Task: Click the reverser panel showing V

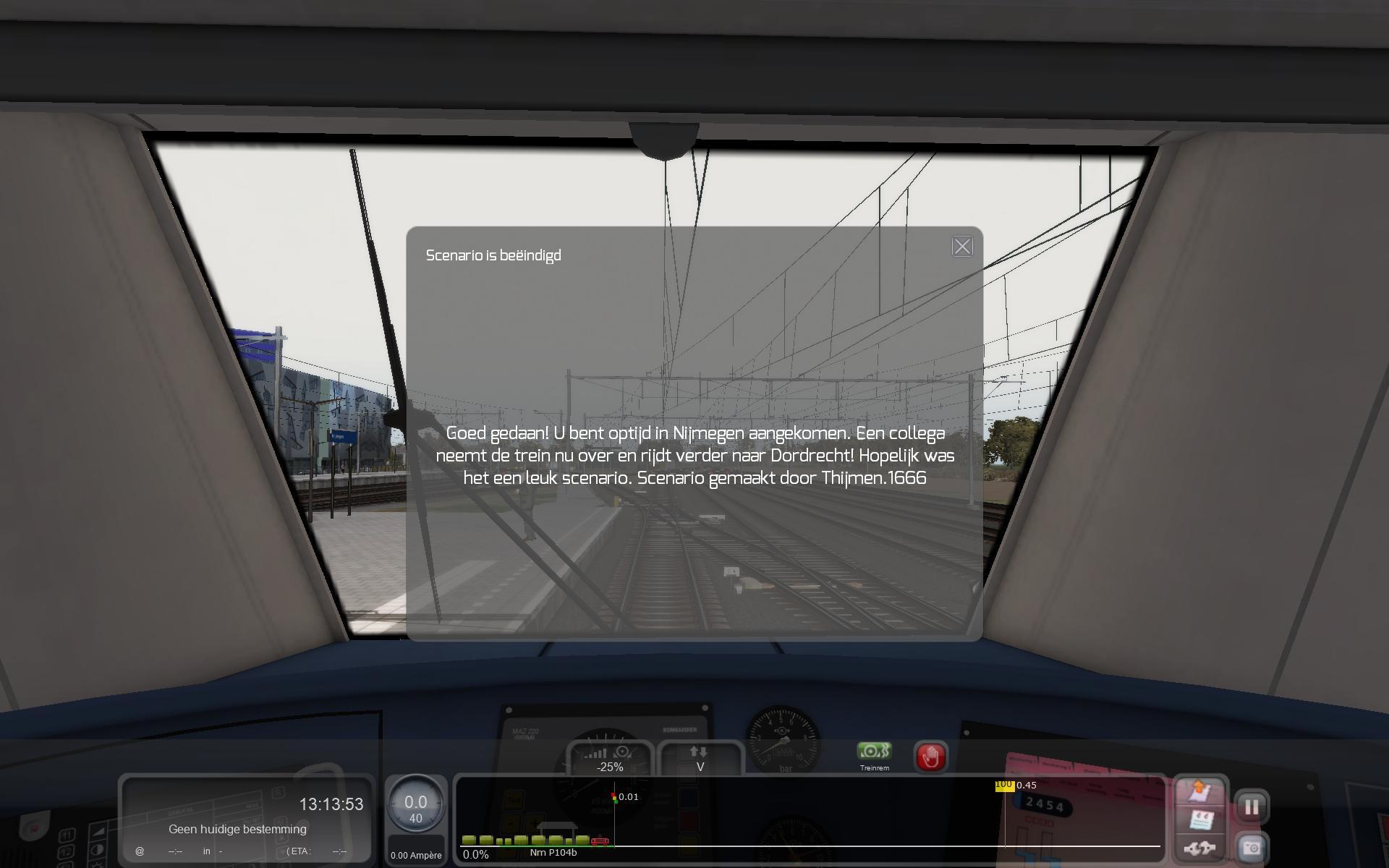Action: tap(700, 759)
